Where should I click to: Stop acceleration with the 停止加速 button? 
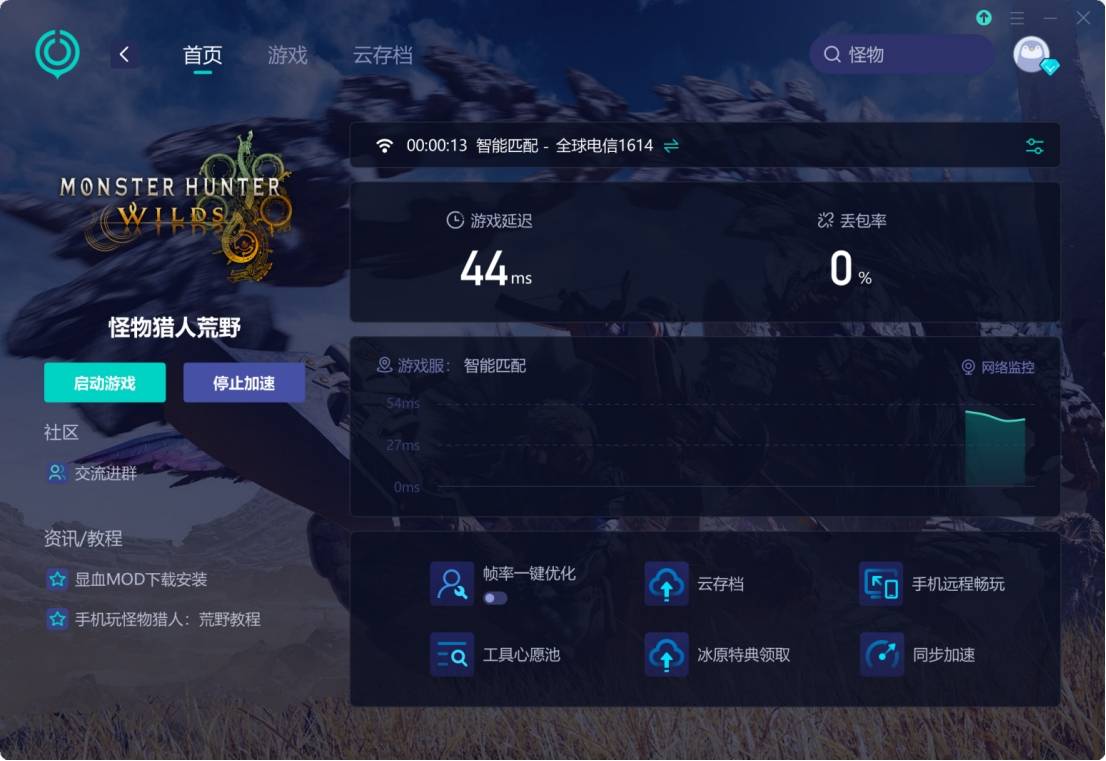tap(244, 383)
